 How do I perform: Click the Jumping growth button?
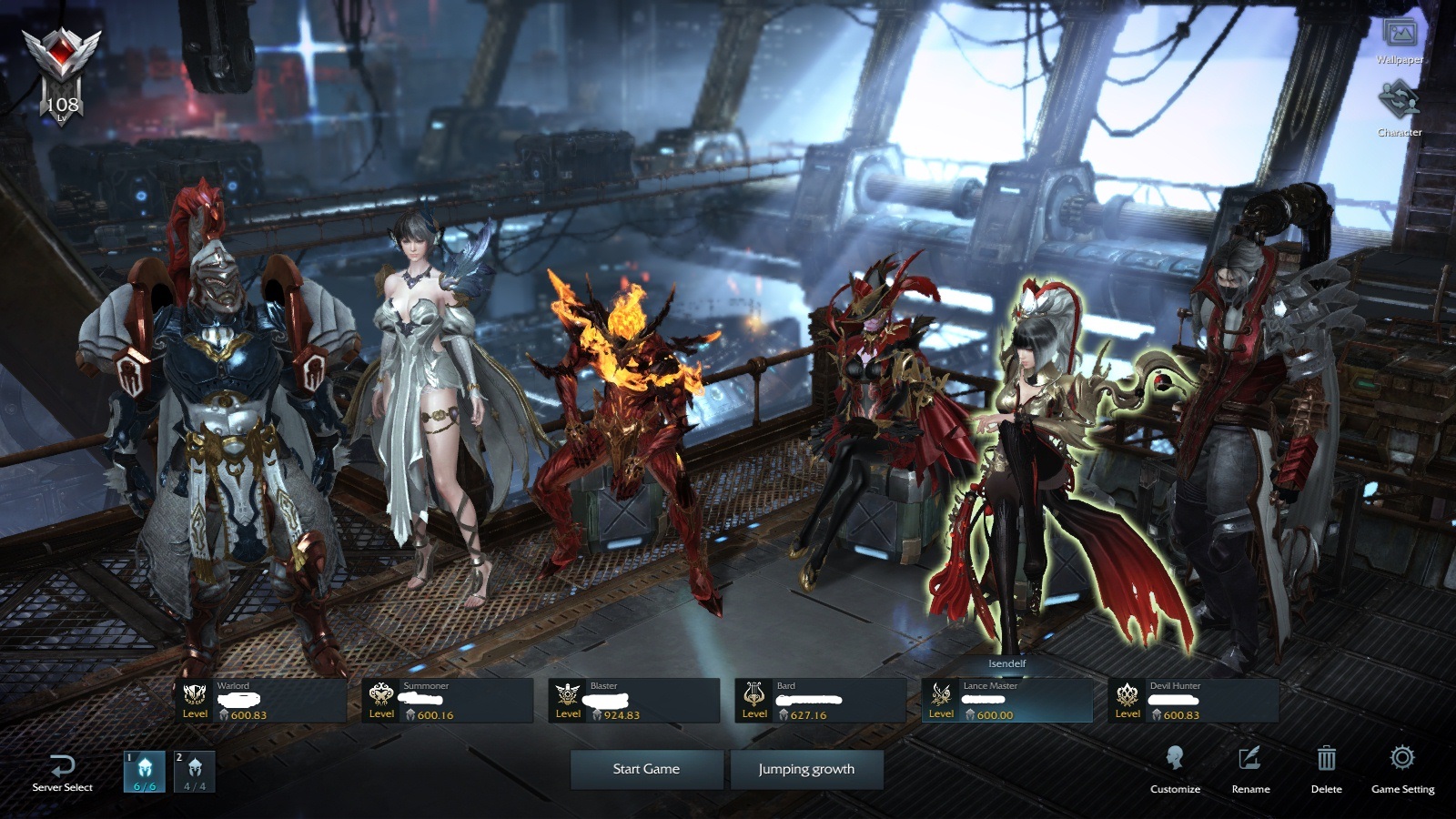(x=805, y=769)
